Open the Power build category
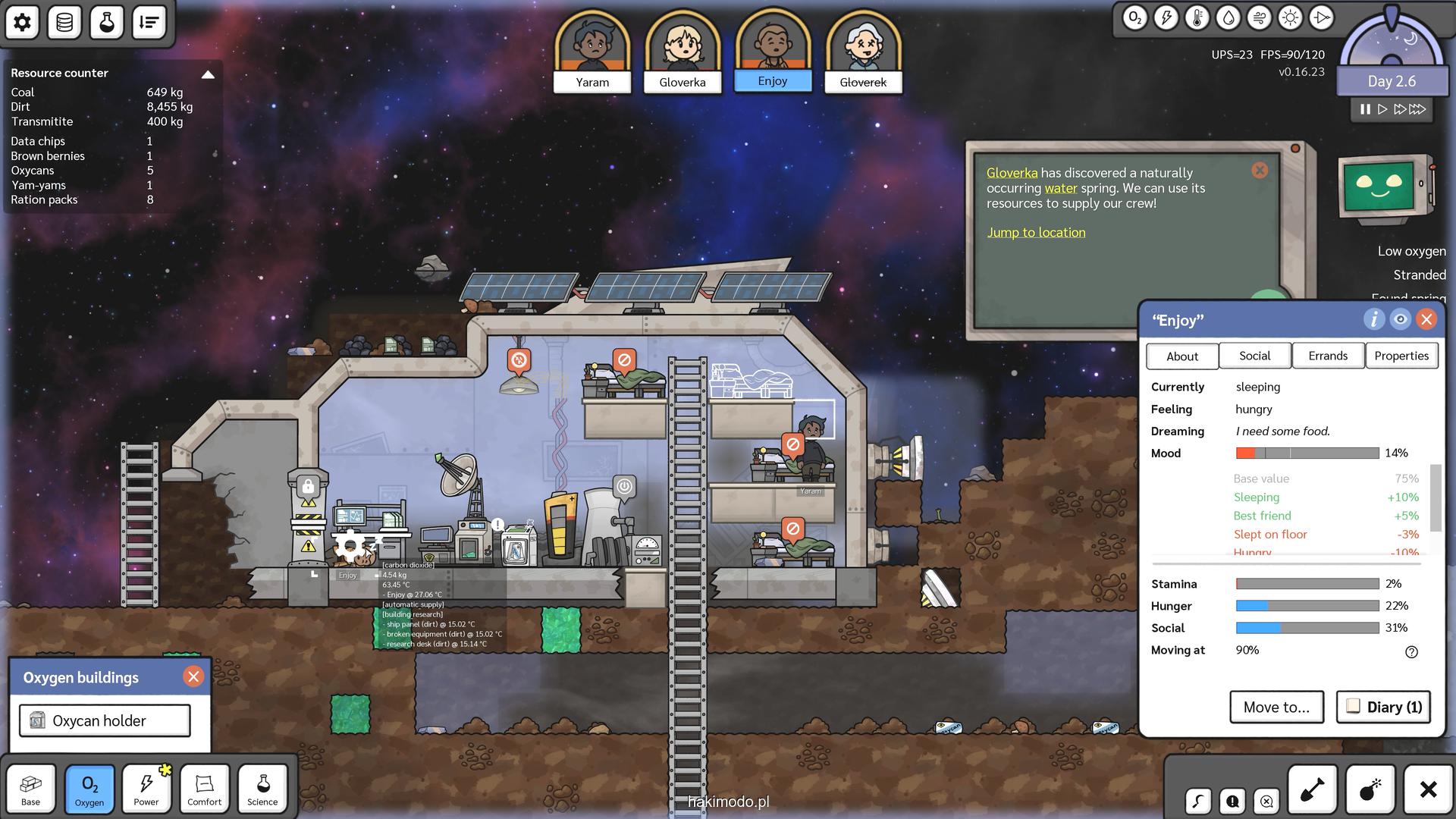Viewport: 1456px width, 819px height. [x=146, y=789]
